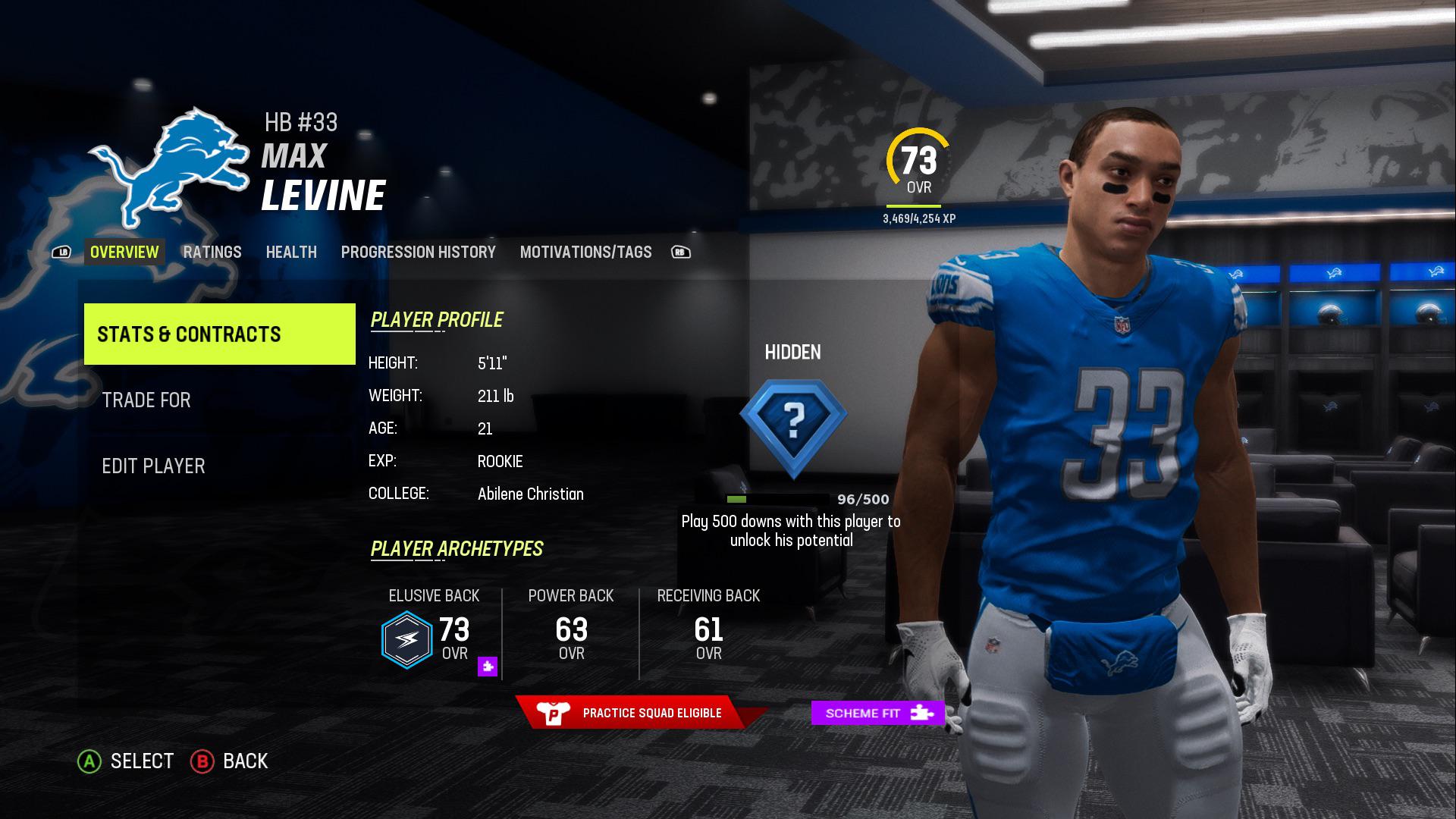1456x819 pixels.
Task: Click the puzzle icon on the Scheme Fit badge
Action: pyautogui.click(x=920, y=713)
